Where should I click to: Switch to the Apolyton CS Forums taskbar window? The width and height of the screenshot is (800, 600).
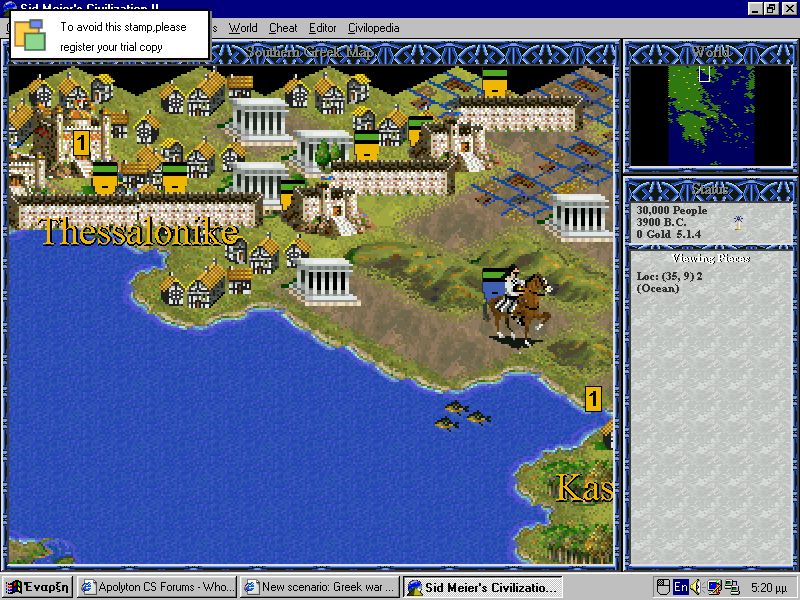(157, 587)
